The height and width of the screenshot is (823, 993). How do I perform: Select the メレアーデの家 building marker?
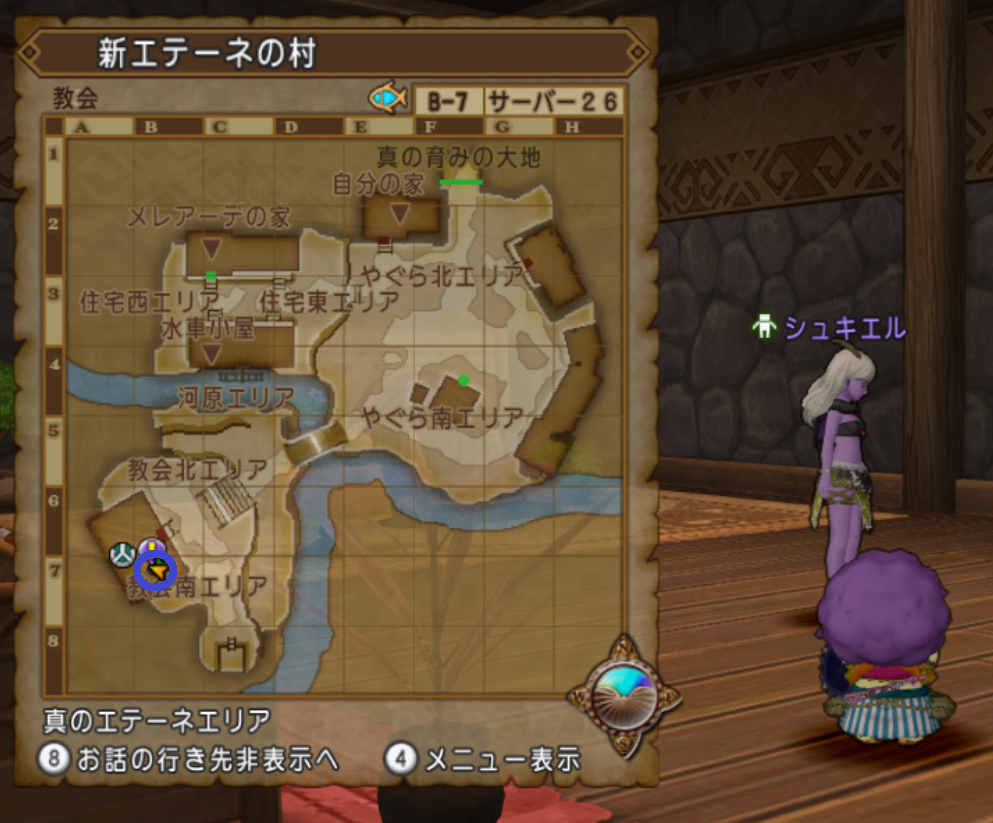click(212, 247)
